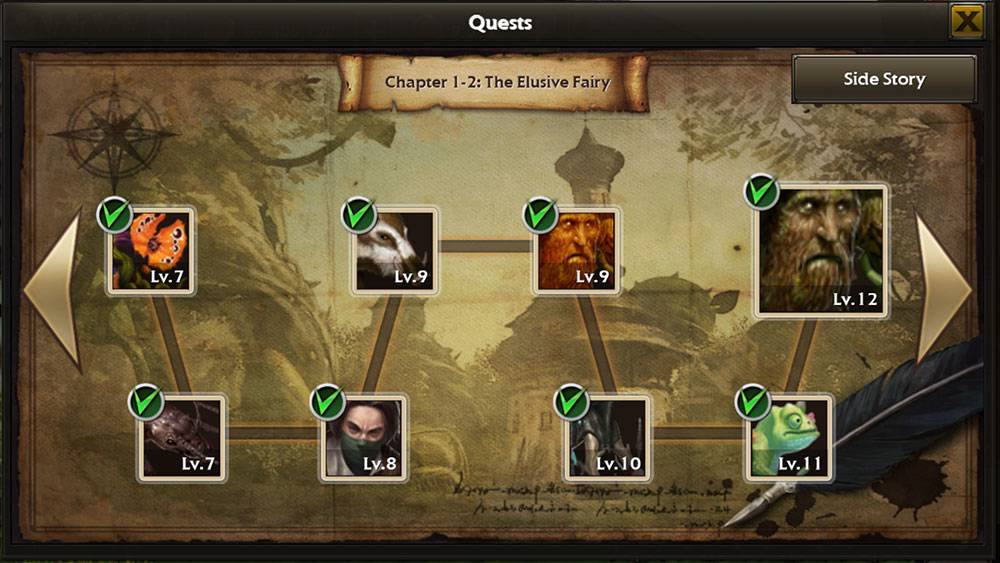This screenshot has height=563, width=1000.
Task: Open the Lv.9 badger quest node
Action: point(395,251)
